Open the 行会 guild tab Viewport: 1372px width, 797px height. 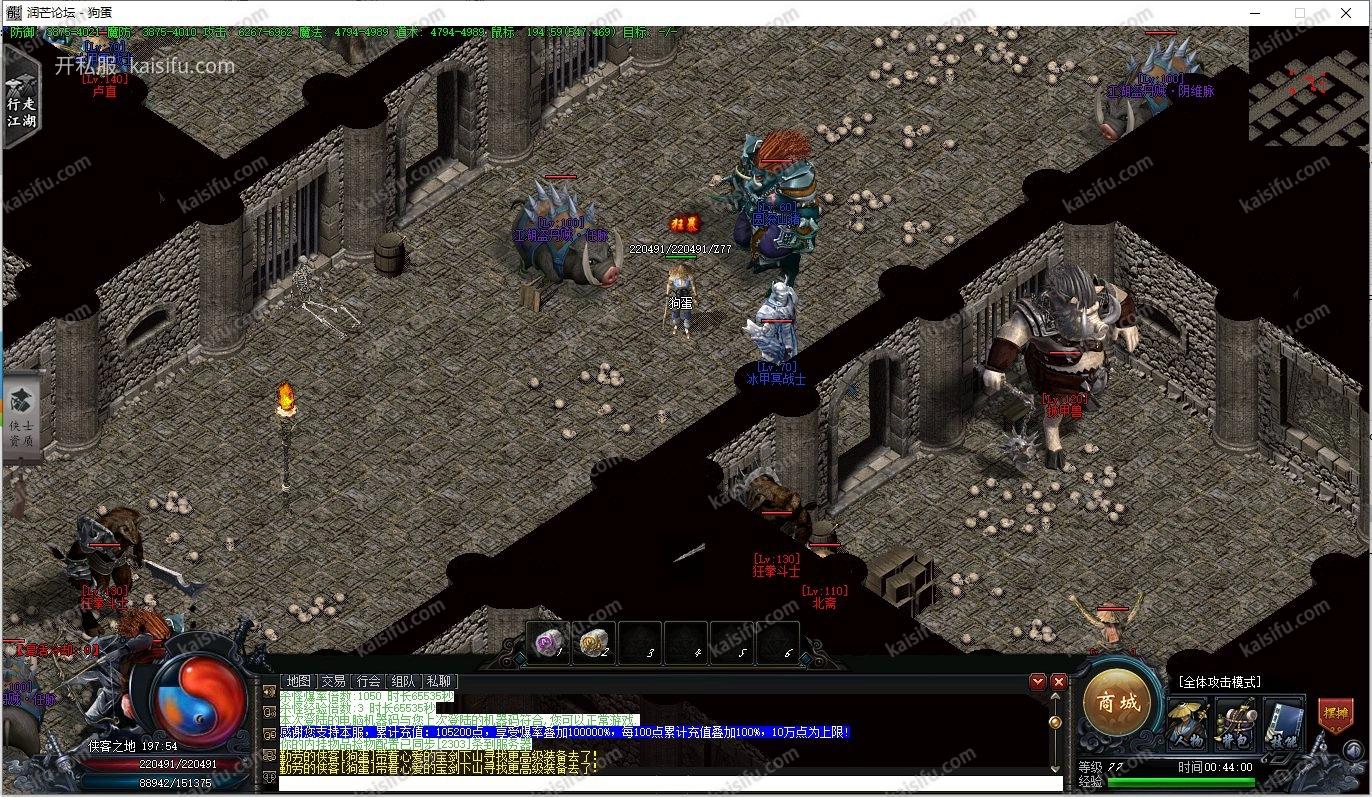[369, 681]
